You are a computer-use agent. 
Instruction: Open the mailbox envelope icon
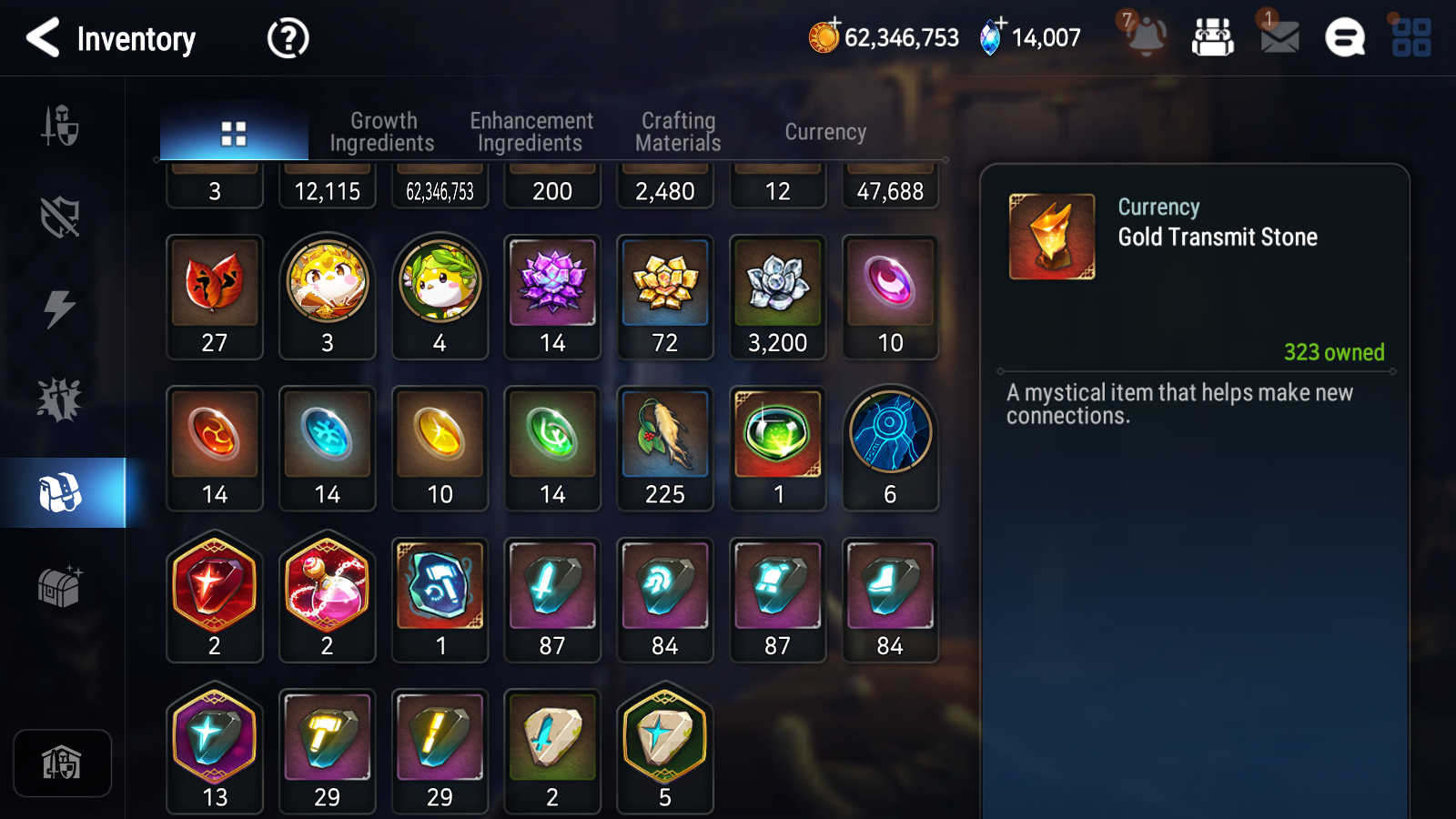tap(1279, 37)
